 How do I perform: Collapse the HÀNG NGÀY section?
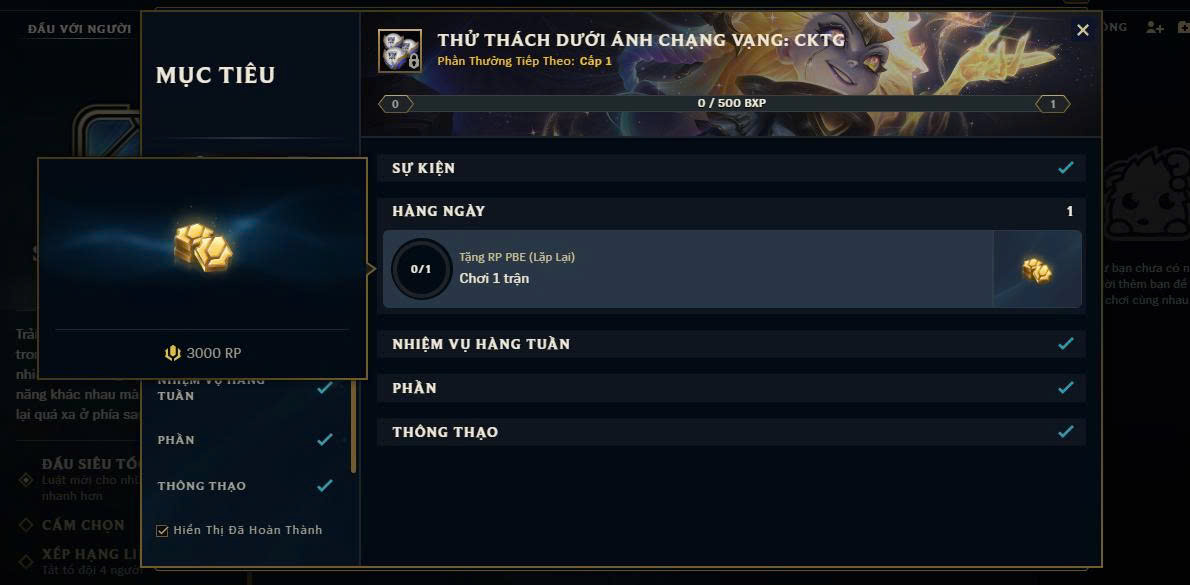tap(731, 211)
